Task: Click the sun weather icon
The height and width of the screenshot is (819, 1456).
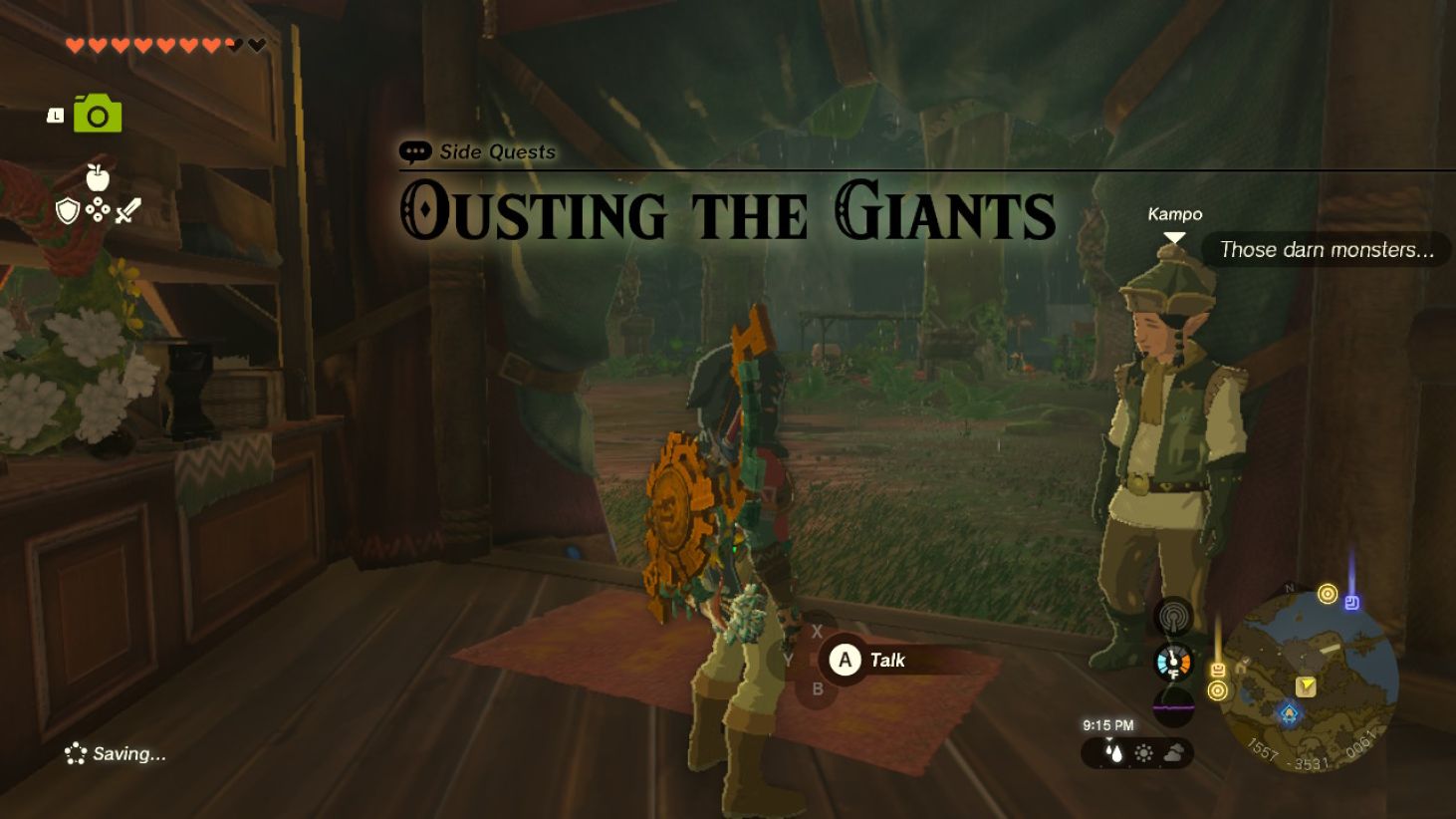Action: (x=1143, y=751)
